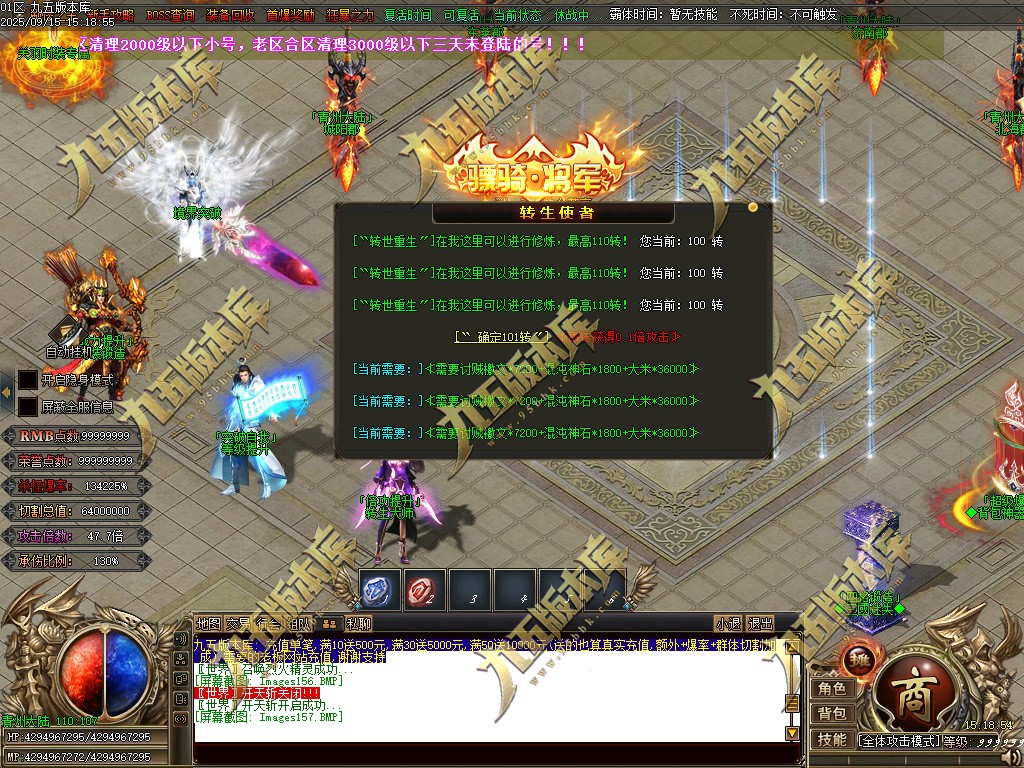Viewport: 1024px width, 768px height.
Task: Open the 技能 skills panel
Action: tap(832, 739)
